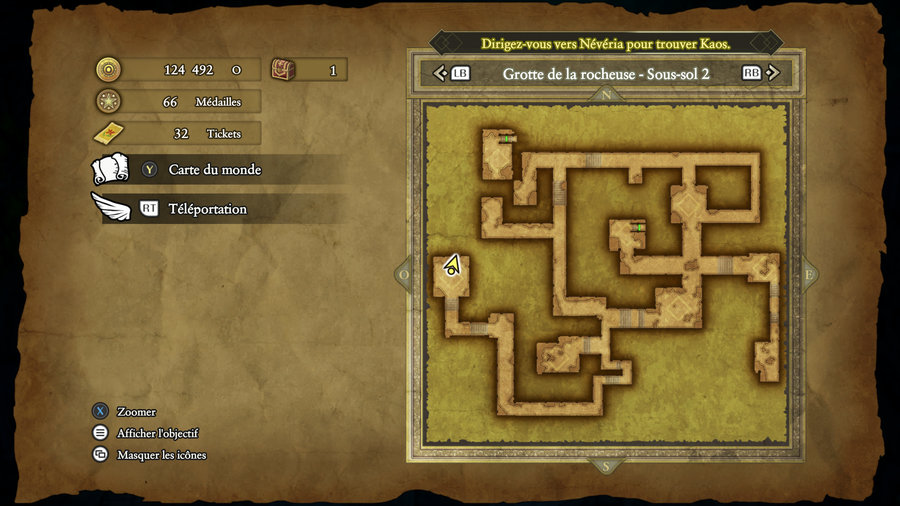The image size is (900, 506).
Task: Select the Zoomer map option
Action: 136,412
